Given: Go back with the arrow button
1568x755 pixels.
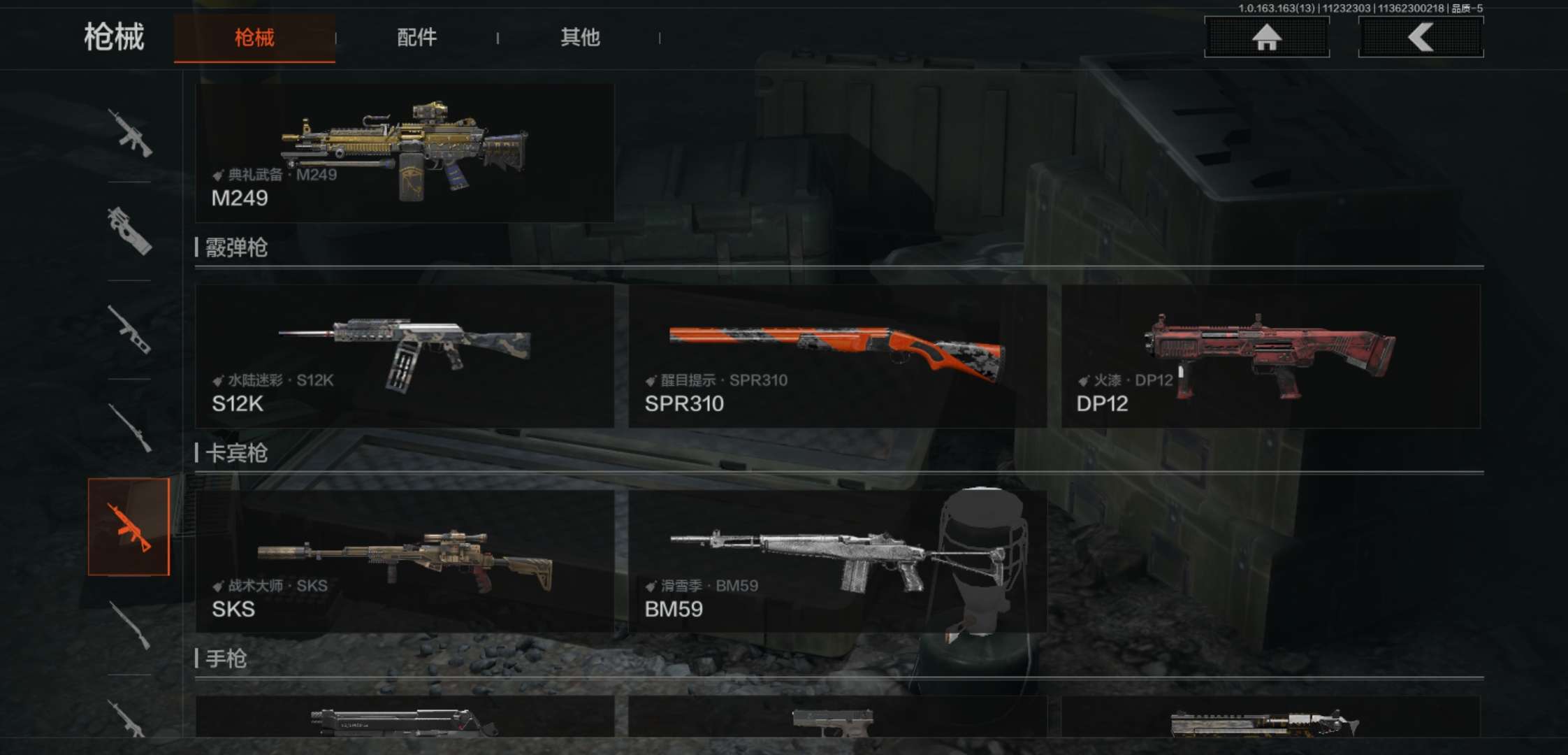Looking at the screenshot, I should point(1421,37).
